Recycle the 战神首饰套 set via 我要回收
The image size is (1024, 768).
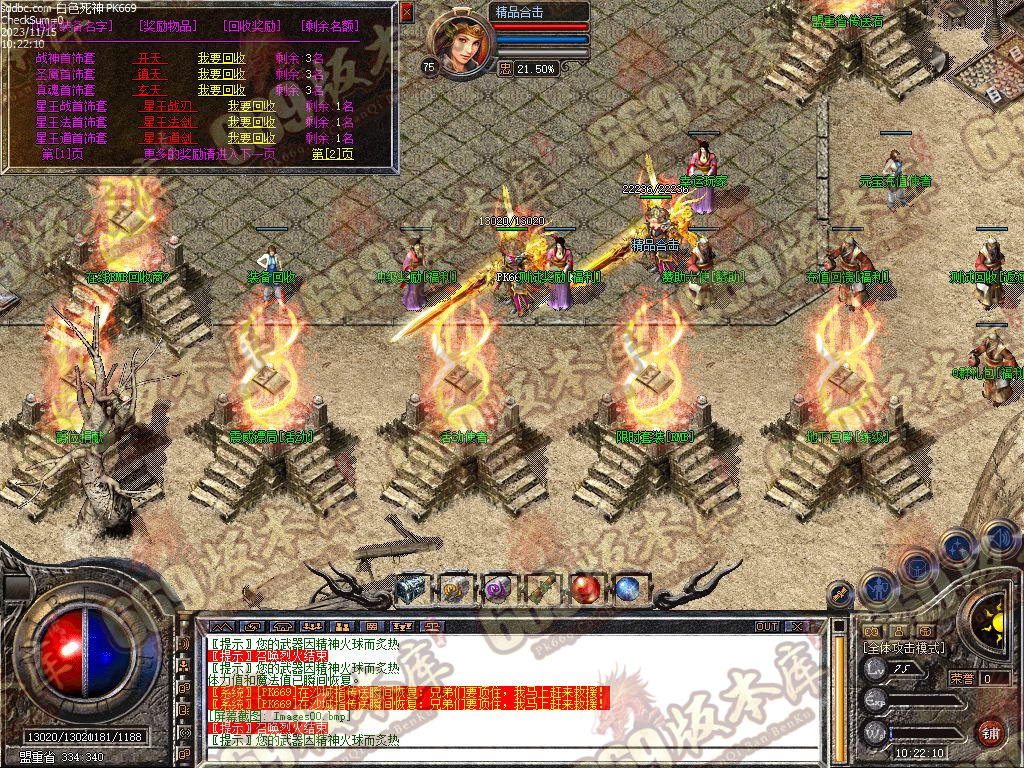click(x=221, y=59)
